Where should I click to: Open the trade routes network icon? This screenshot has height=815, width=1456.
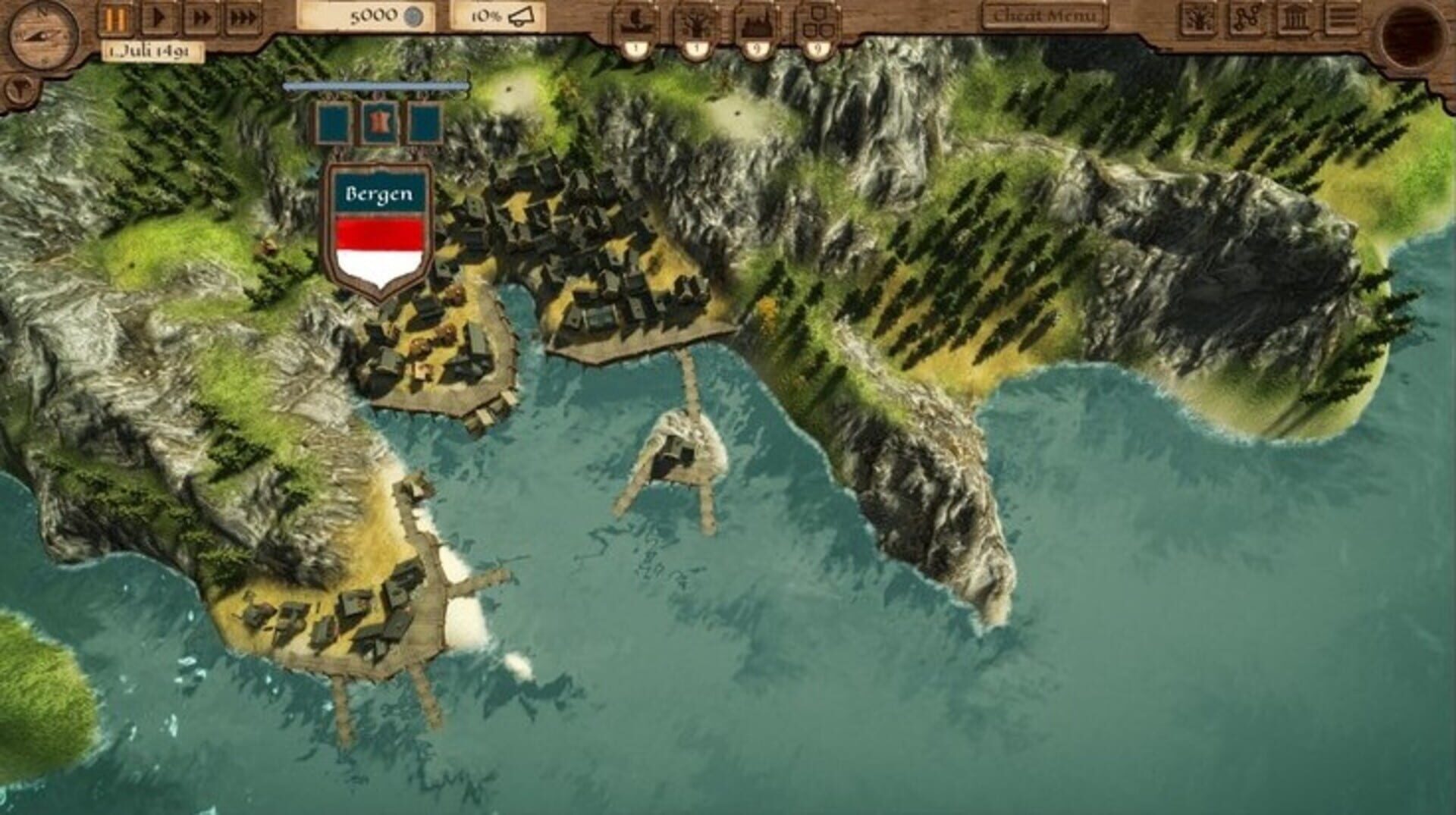1248,17
